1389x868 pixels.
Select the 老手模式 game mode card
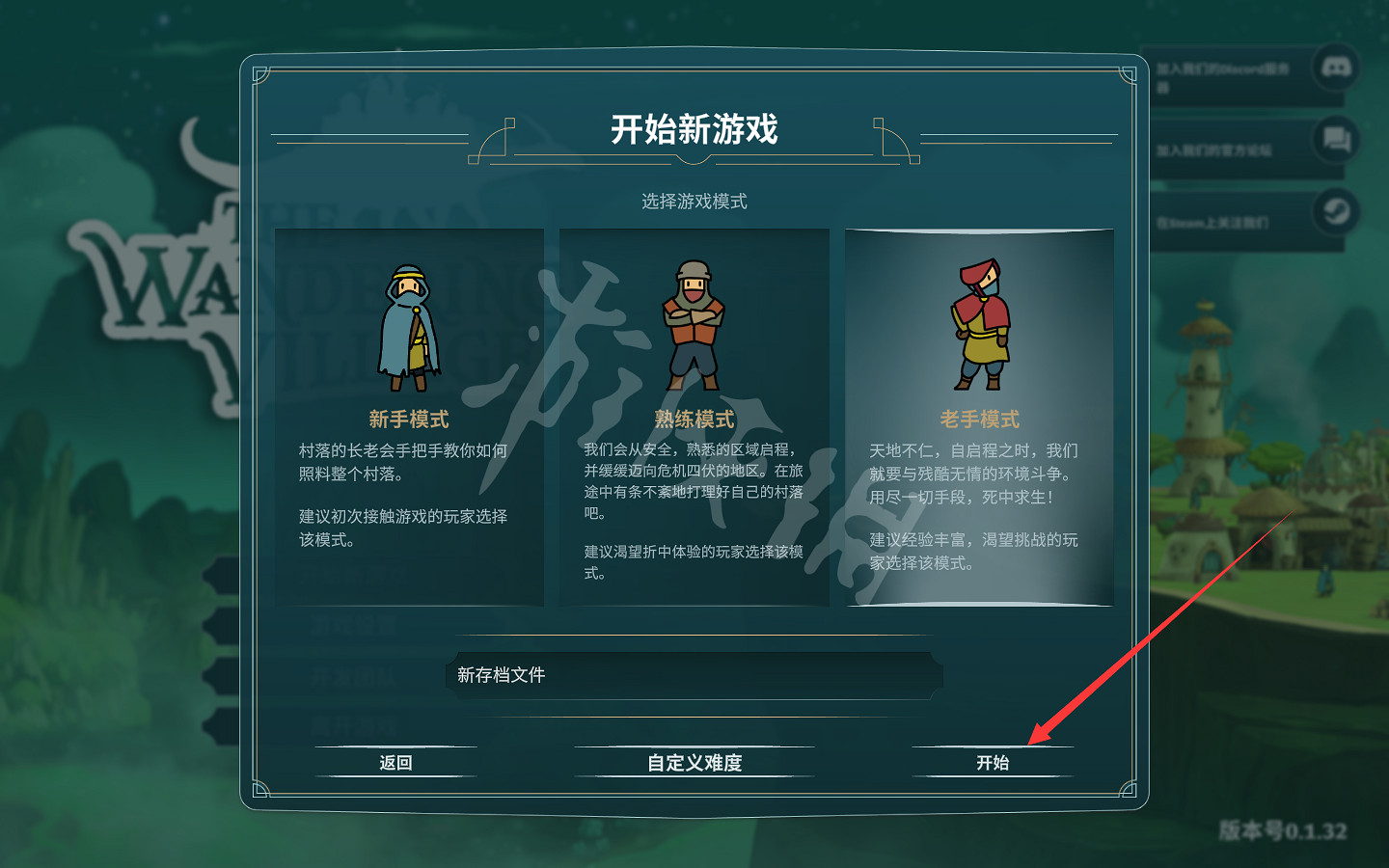tap(980, 415)
